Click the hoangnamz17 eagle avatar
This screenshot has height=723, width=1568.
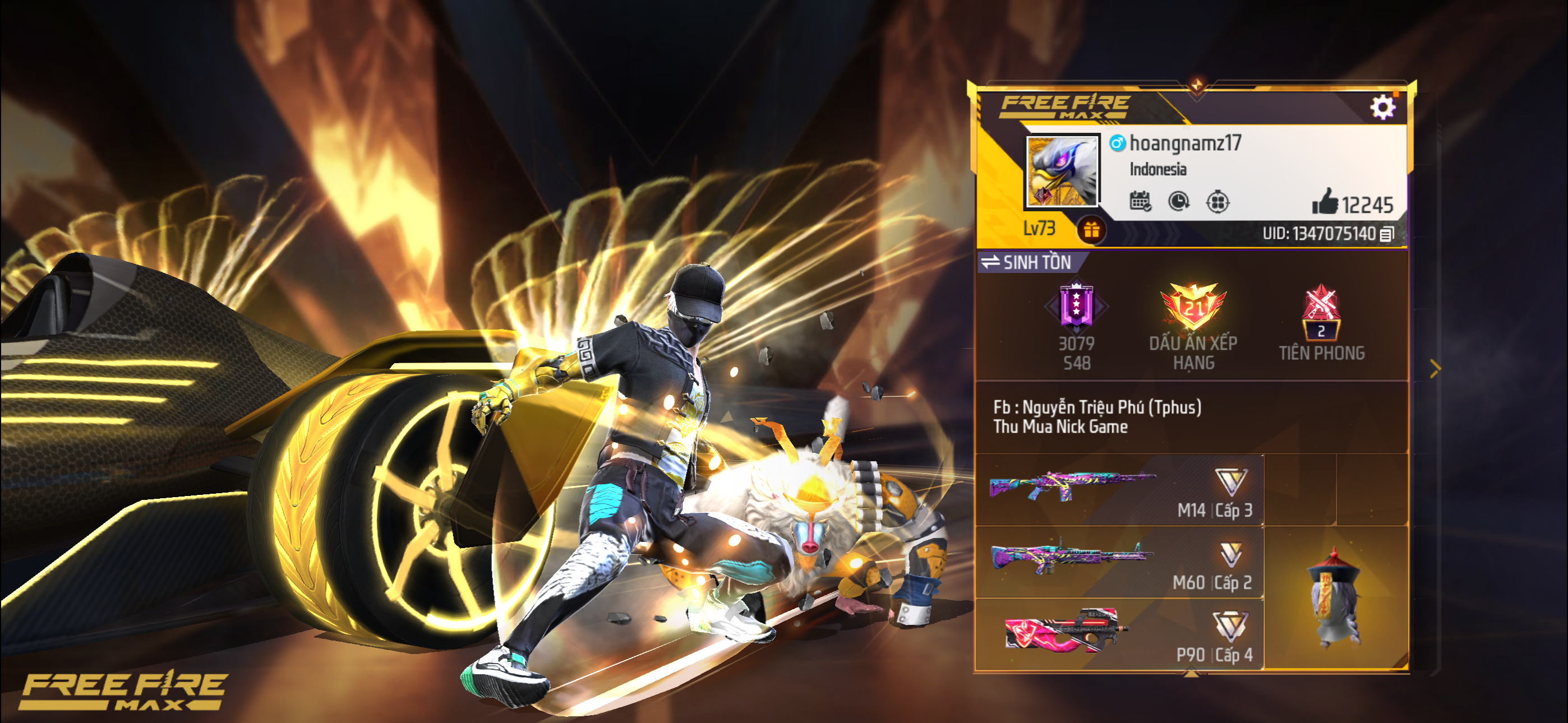click(1062, 171)
